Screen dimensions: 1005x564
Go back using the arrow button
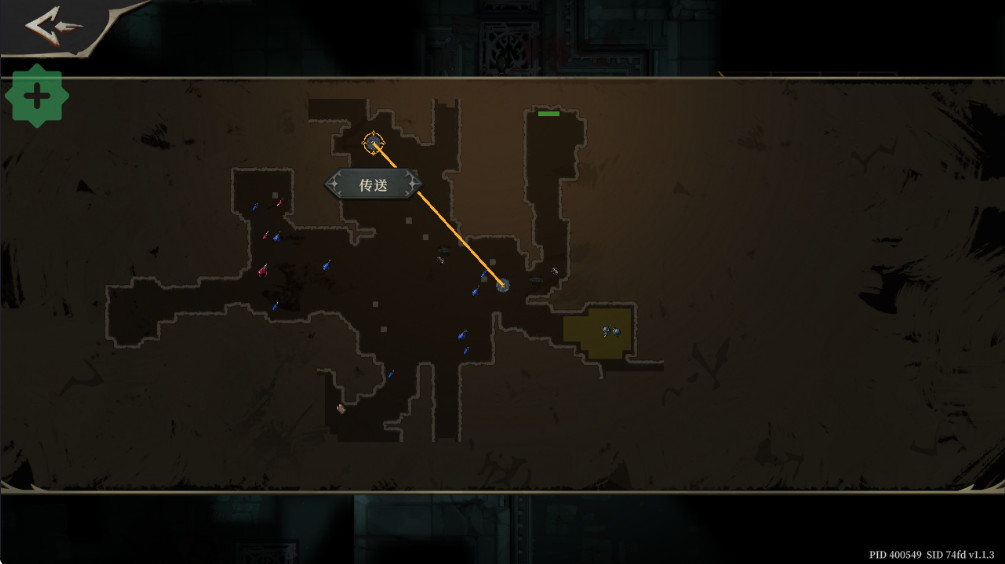pos(54,26)
